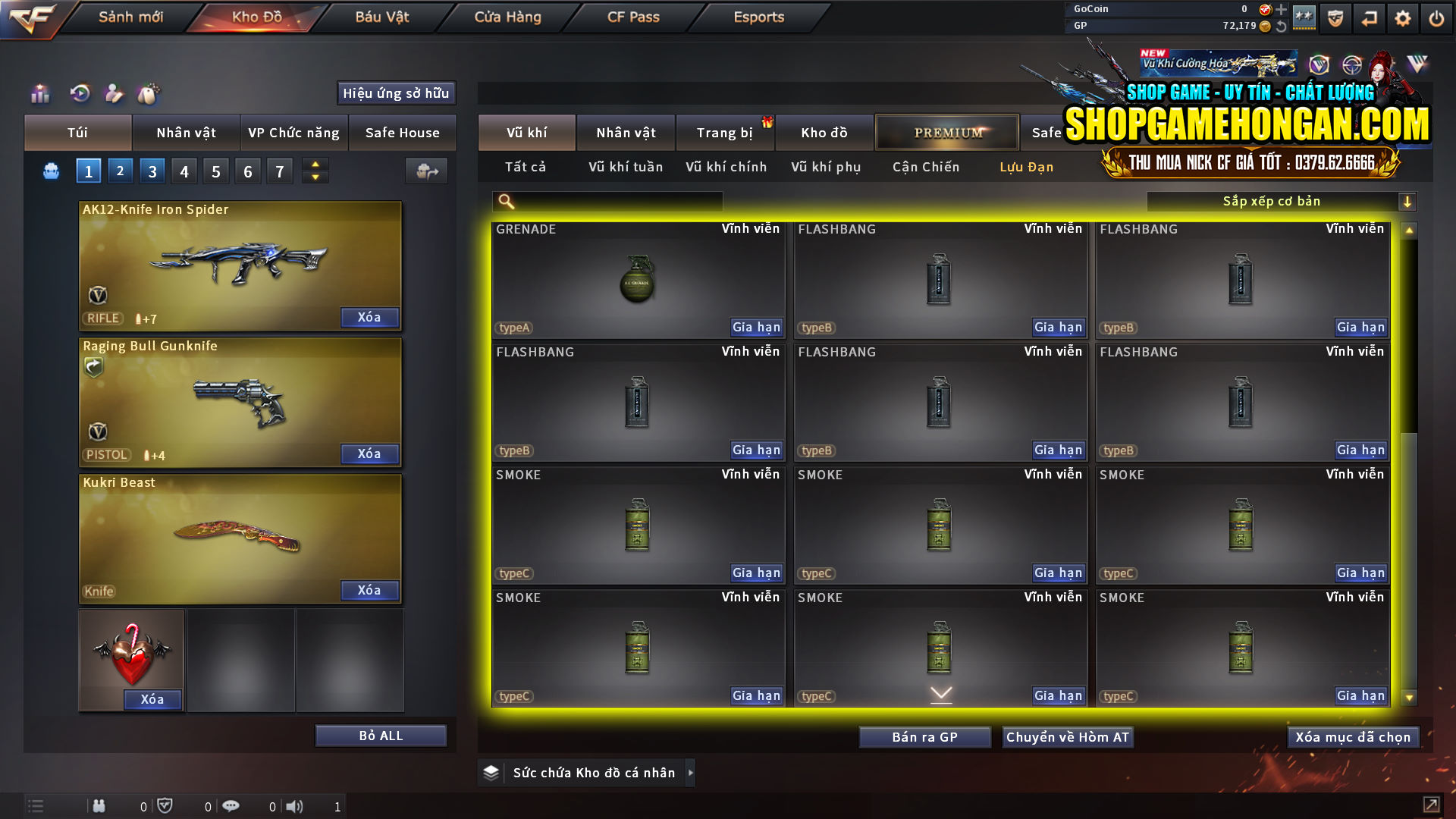The height and width of the screenshot is (819, 1456).
Task: Click the search input field above the grenades
Action: coord(607,201)
